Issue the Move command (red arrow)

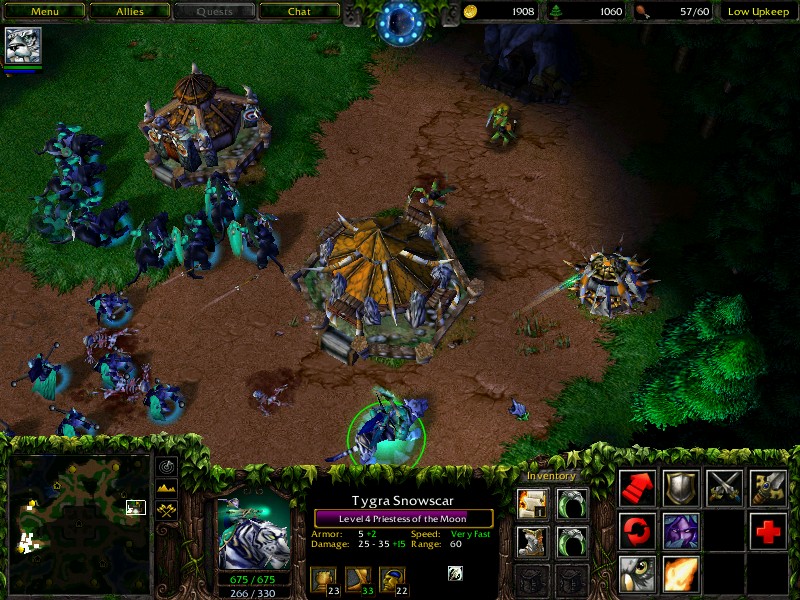point(637,488)
